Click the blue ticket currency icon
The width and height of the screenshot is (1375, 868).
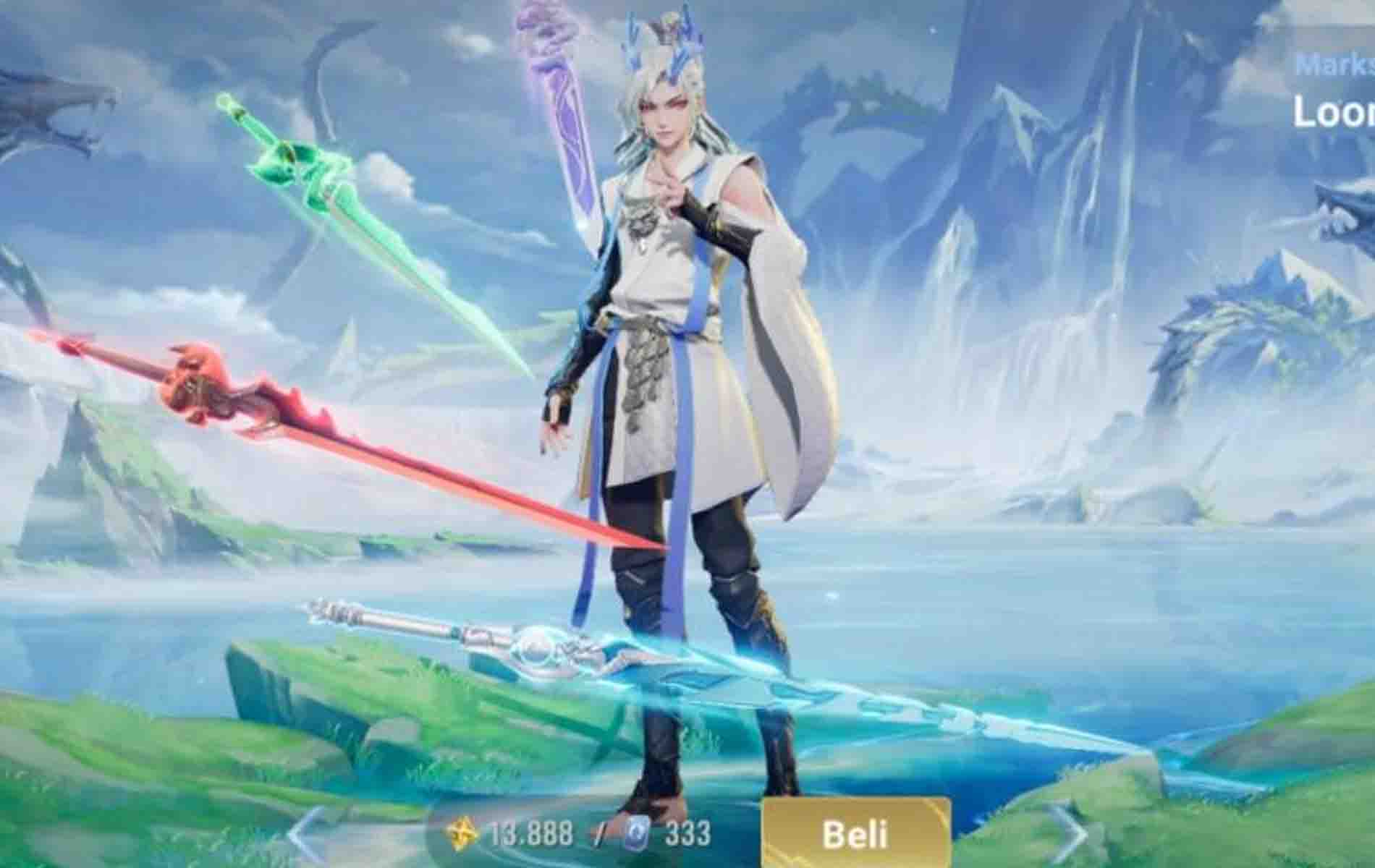635,832
